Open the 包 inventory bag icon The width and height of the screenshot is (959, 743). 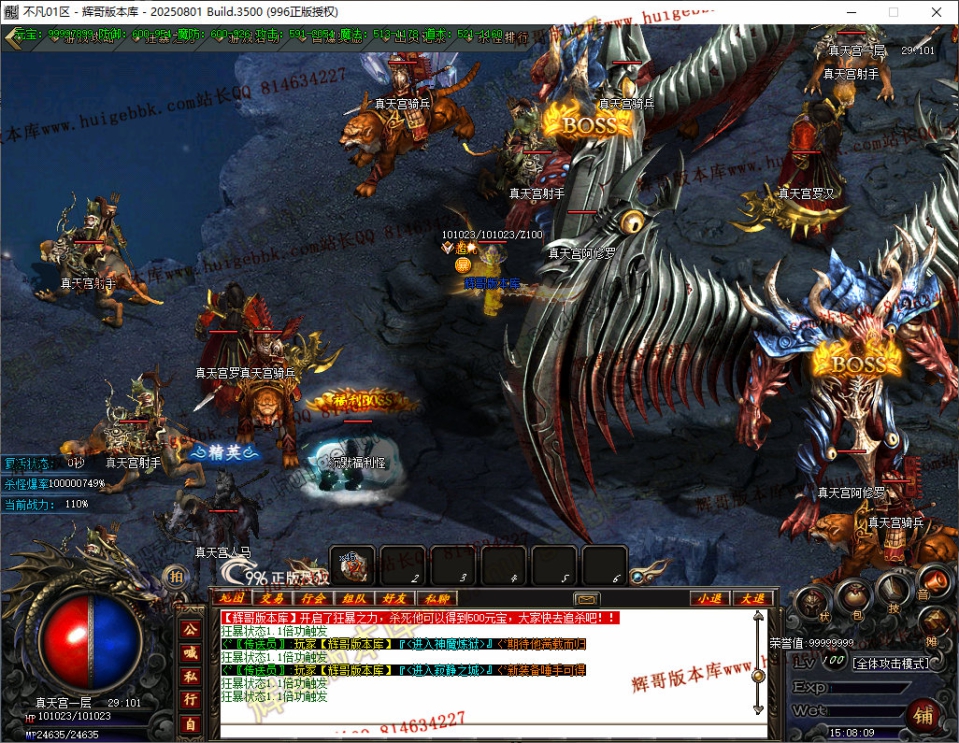(x=852, y=595)
